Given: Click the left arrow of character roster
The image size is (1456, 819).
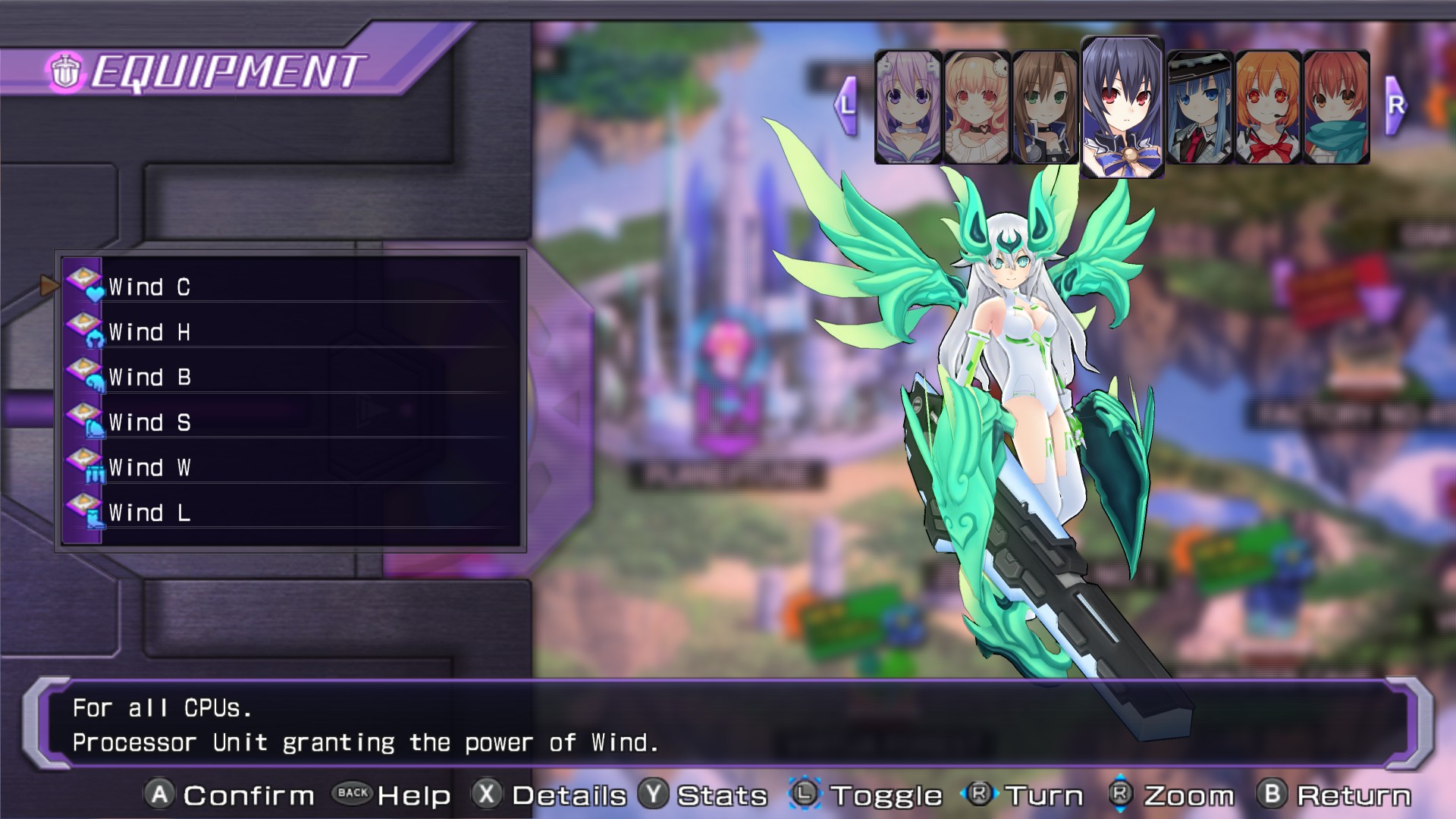Looking at the screenshot, I should tap(847, 105).
